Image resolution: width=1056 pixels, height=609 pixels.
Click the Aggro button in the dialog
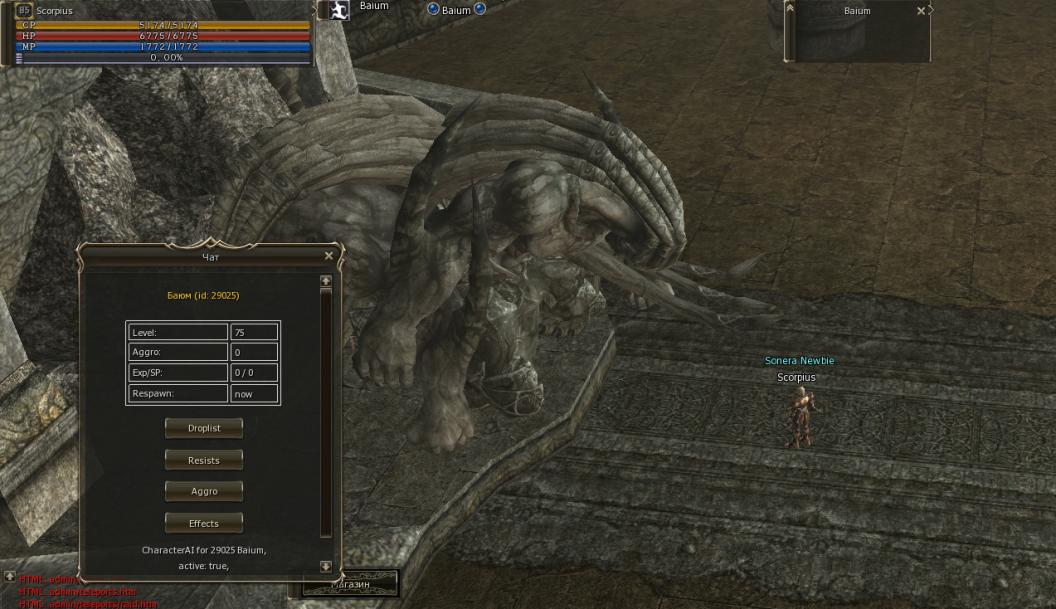[x=204, y=491]
